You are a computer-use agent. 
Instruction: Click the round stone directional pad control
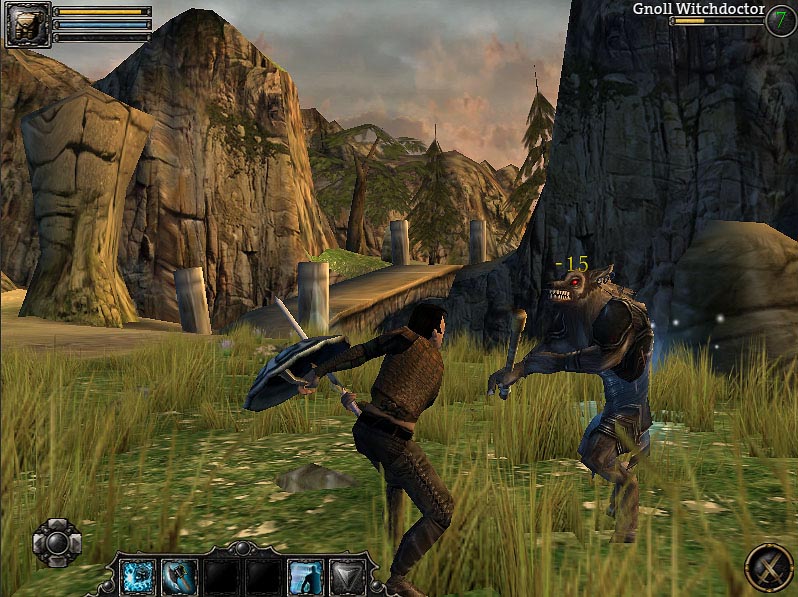(x=57, y=542)
